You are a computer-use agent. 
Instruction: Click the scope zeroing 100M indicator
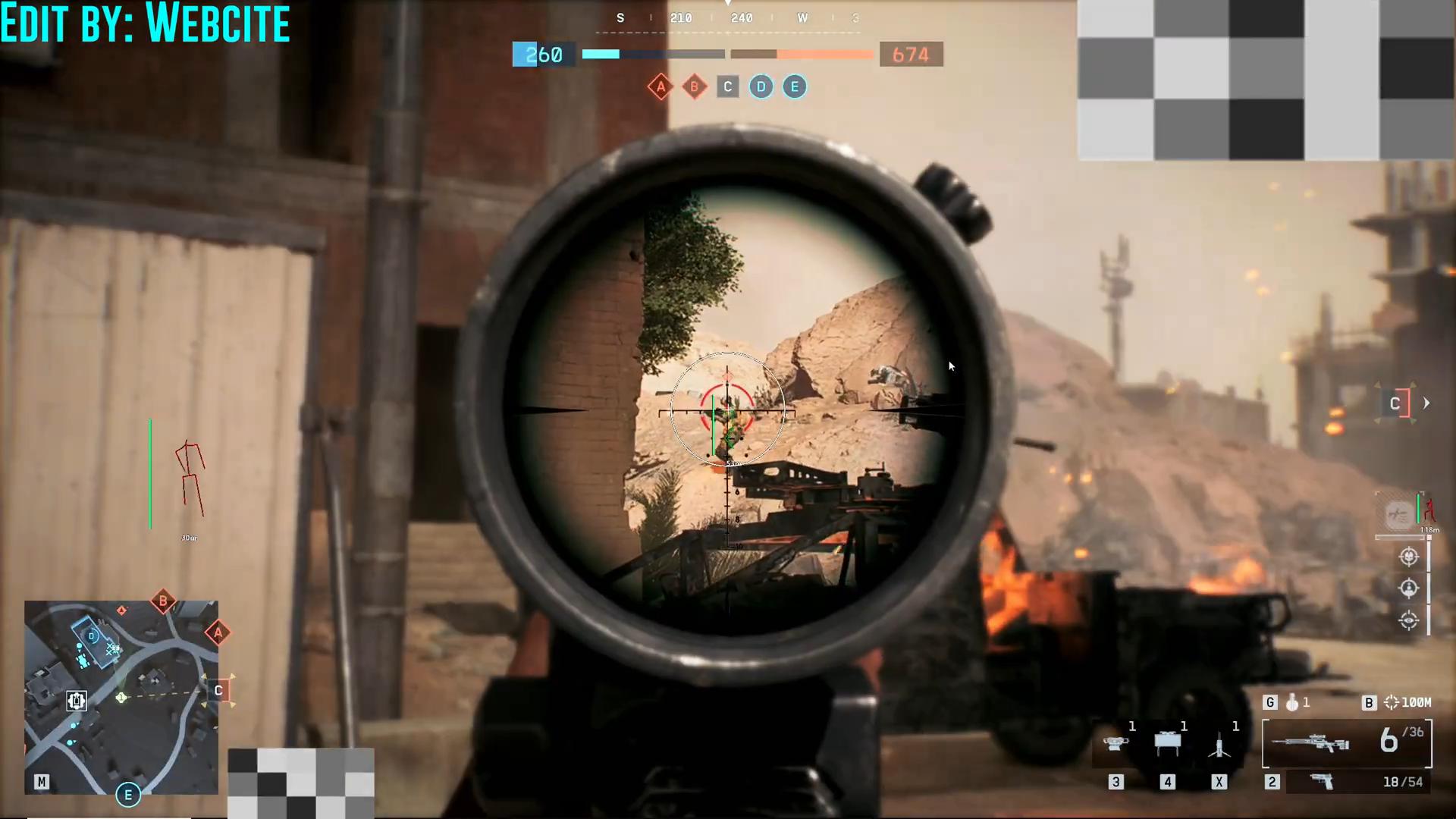pos(1407,703)
